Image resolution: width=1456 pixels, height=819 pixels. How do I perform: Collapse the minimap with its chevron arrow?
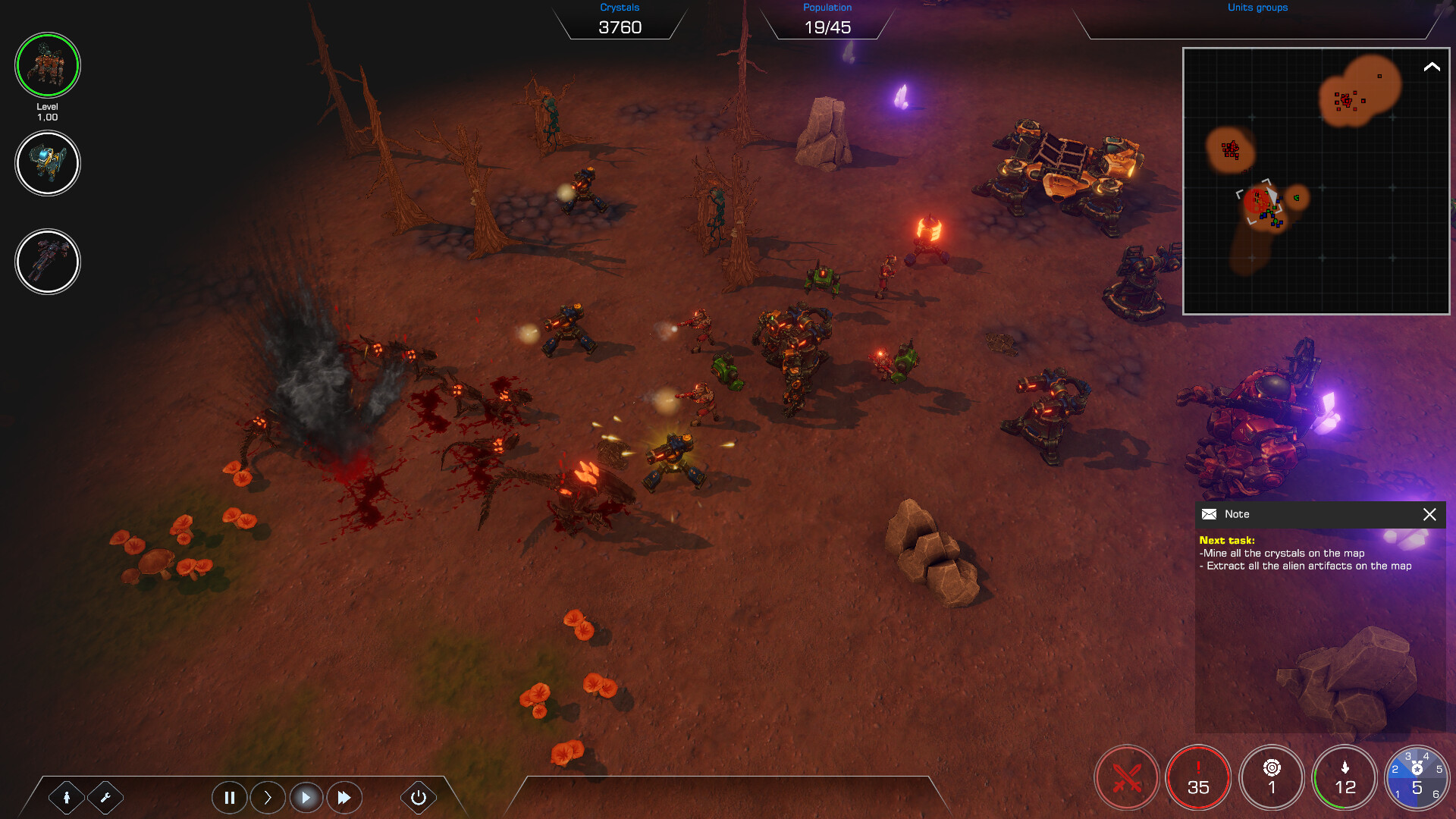coord(1430,67)
